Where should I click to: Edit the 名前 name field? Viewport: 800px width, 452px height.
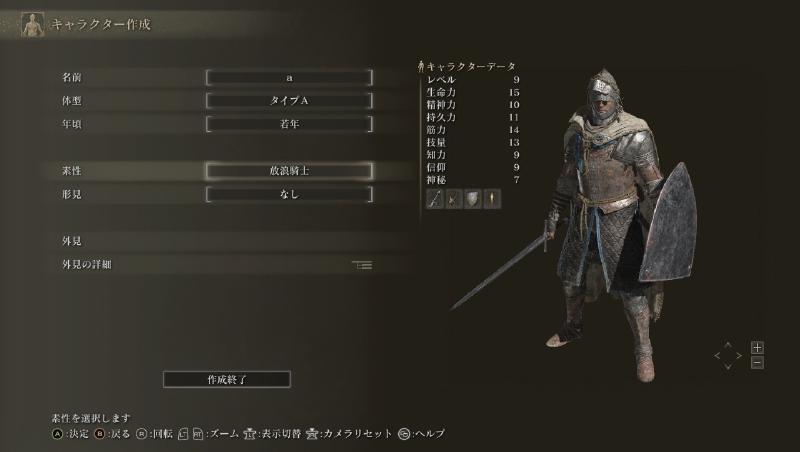(x=289, y=77)
